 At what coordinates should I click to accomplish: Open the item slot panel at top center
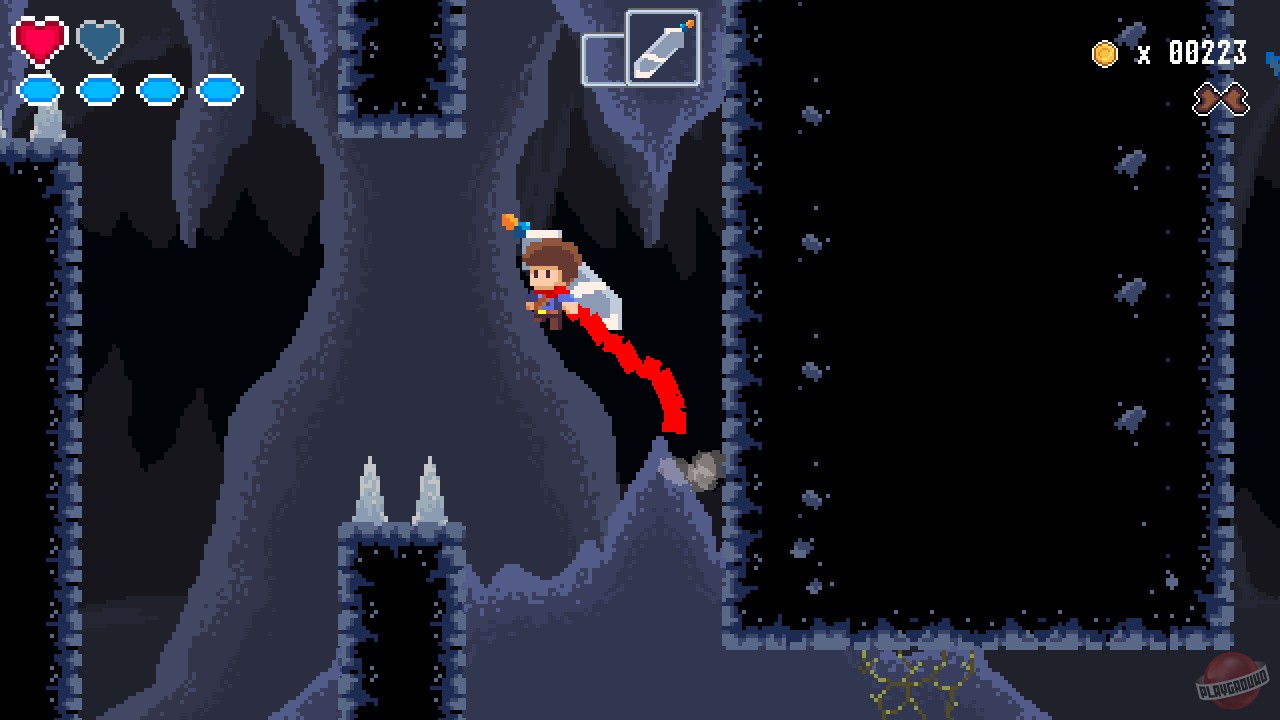click(643, 48)
